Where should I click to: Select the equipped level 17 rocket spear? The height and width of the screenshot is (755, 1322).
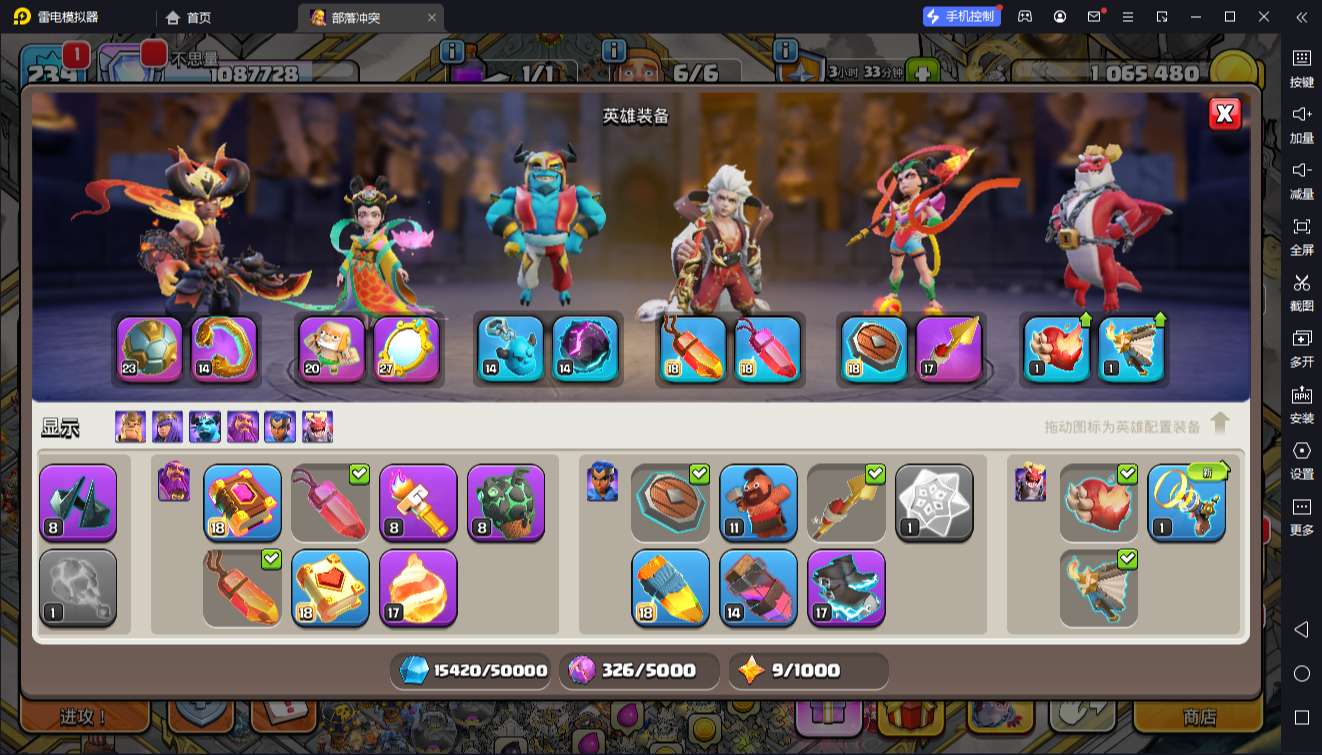[x=949, y=349]
